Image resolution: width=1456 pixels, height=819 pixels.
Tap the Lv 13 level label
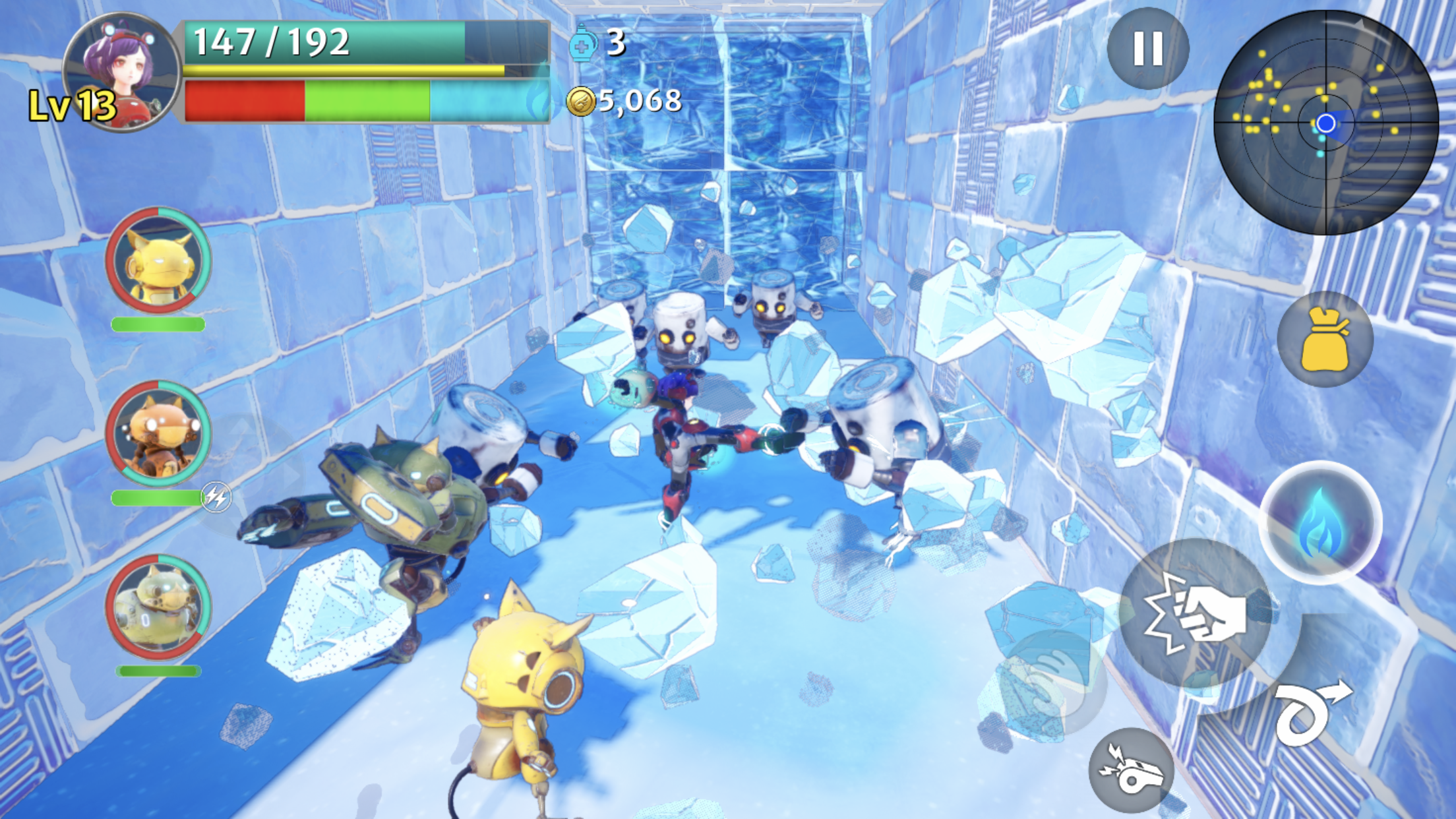point(73,106)
